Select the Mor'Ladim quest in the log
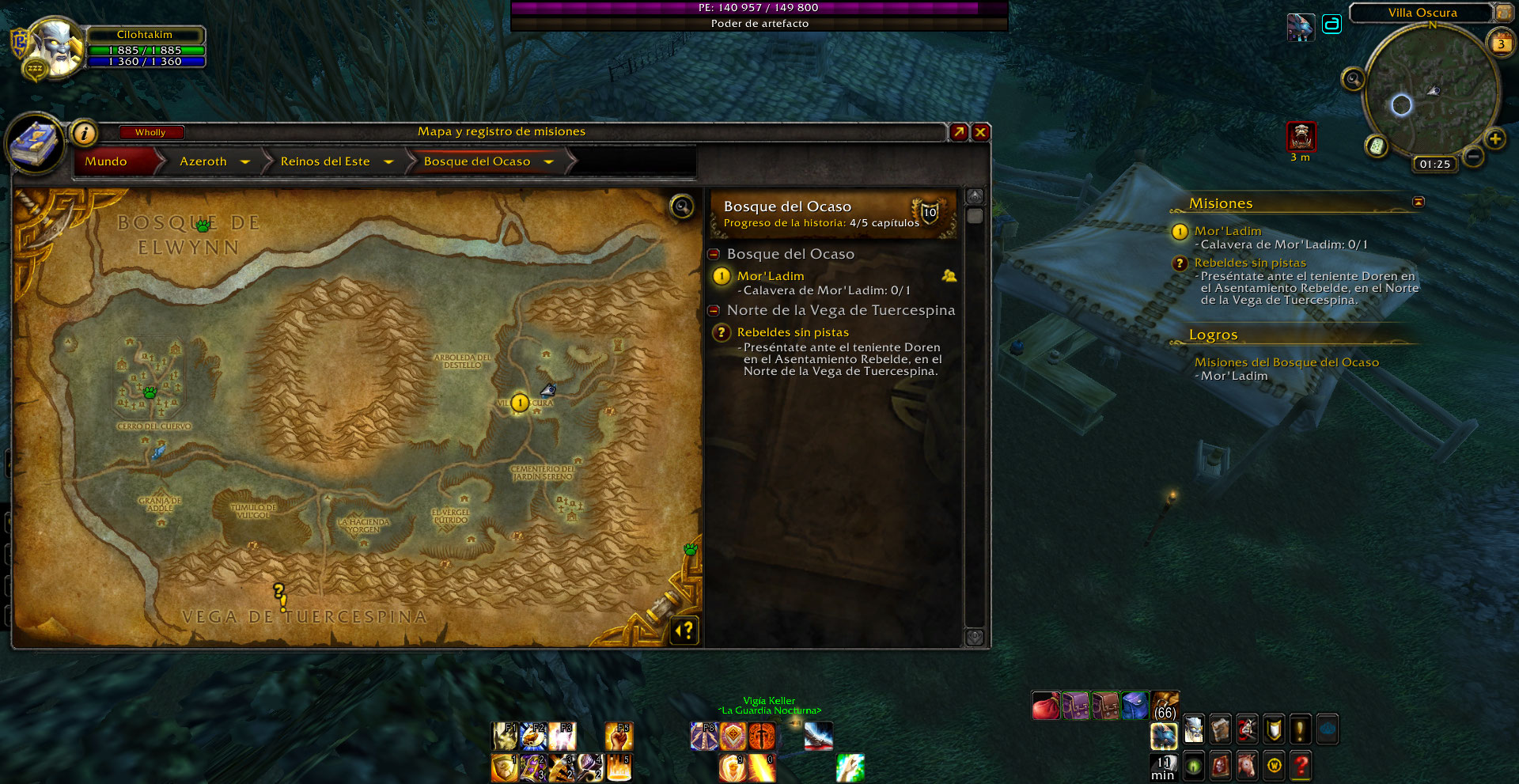 coord(771,276)
